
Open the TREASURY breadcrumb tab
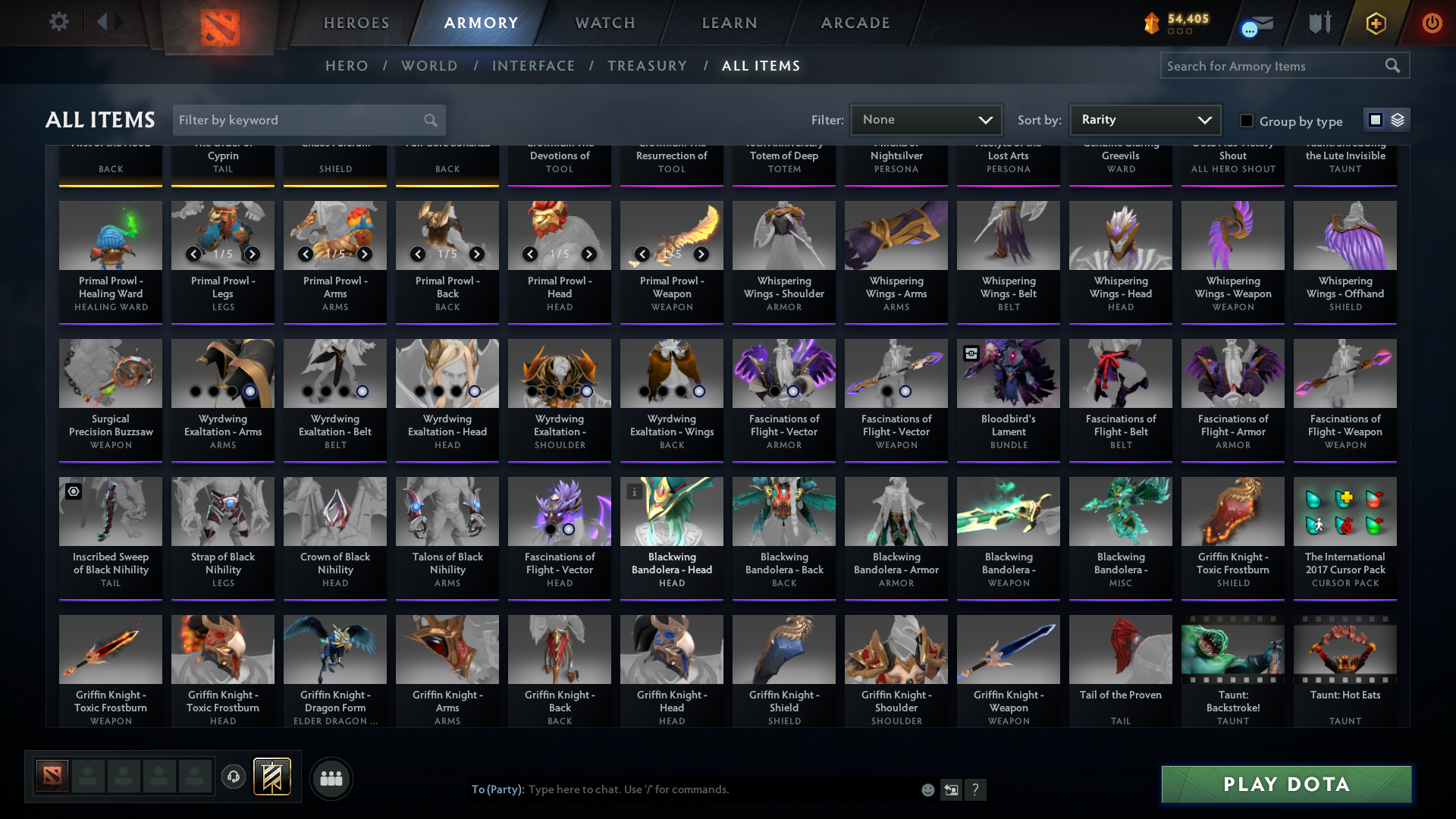[647, 66]
